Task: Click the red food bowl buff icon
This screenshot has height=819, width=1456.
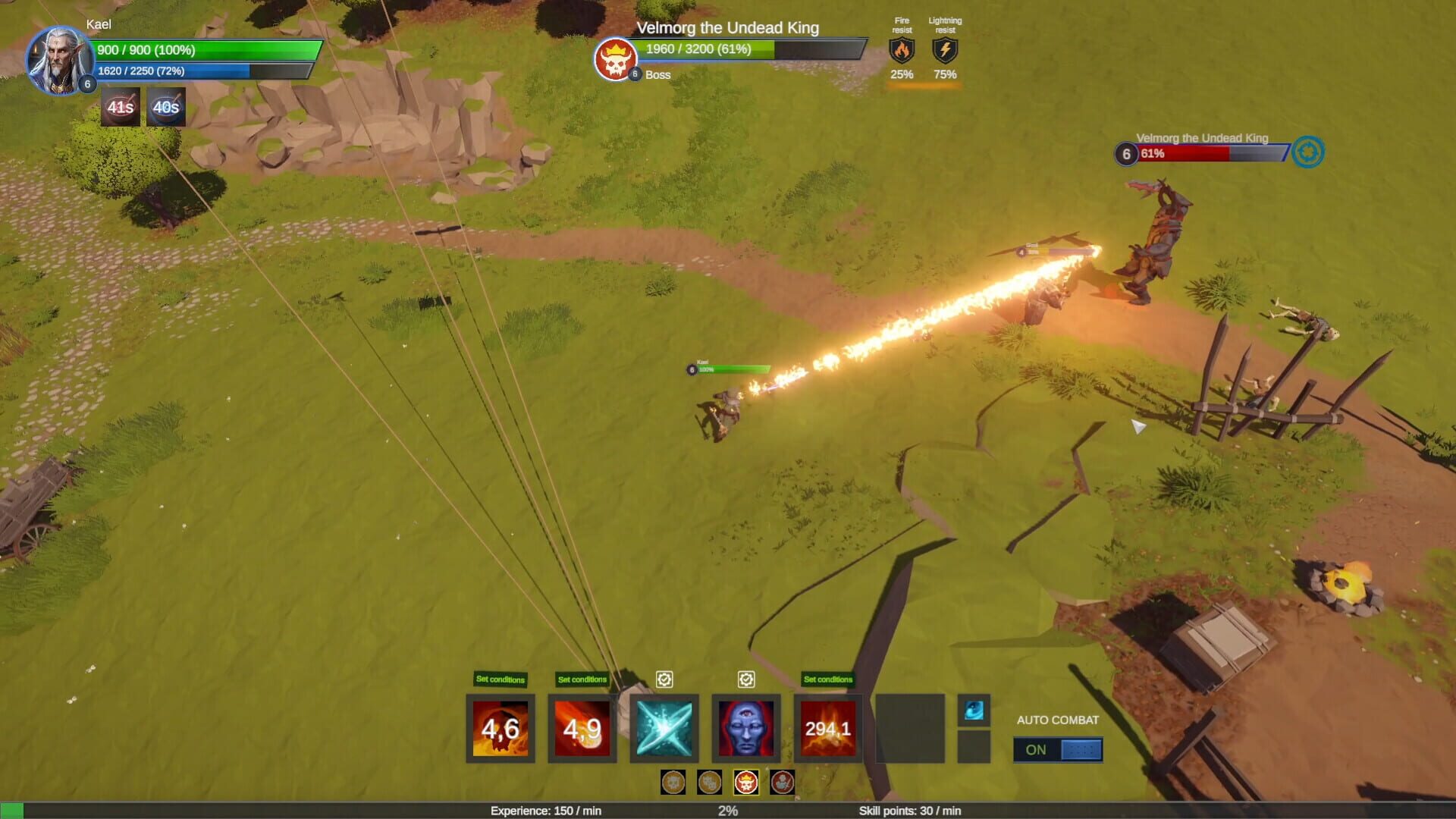Action: point(121,107)
